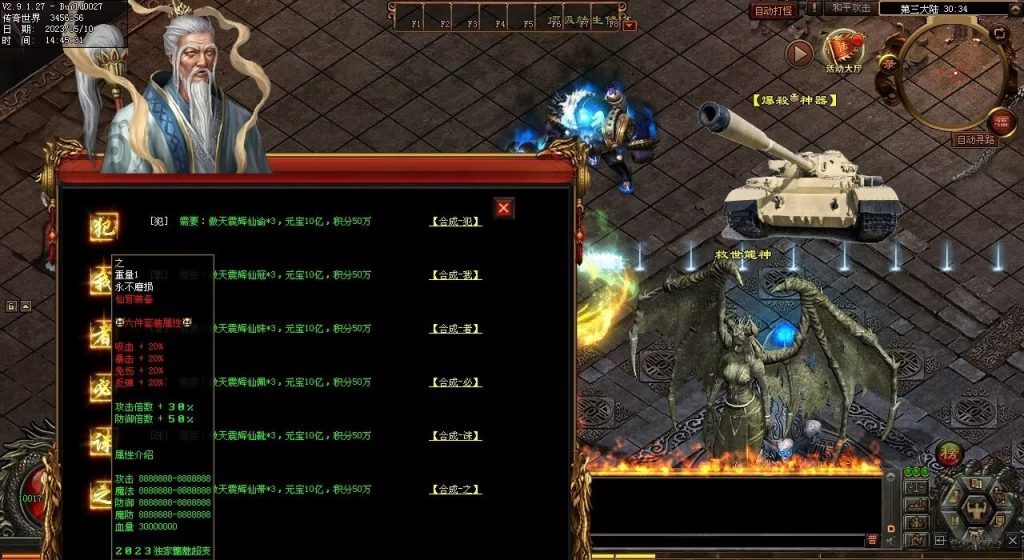Close the synthesis dialog with the red X
1024x560 pixels.
[x=504, y=208]
